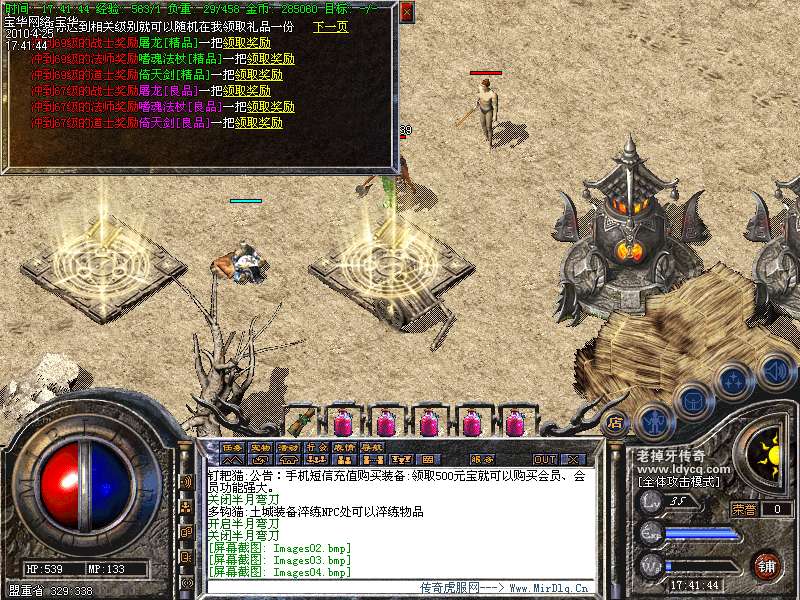Open the 任务 quest tab
The image size is (800, 600).
[232, 447]
